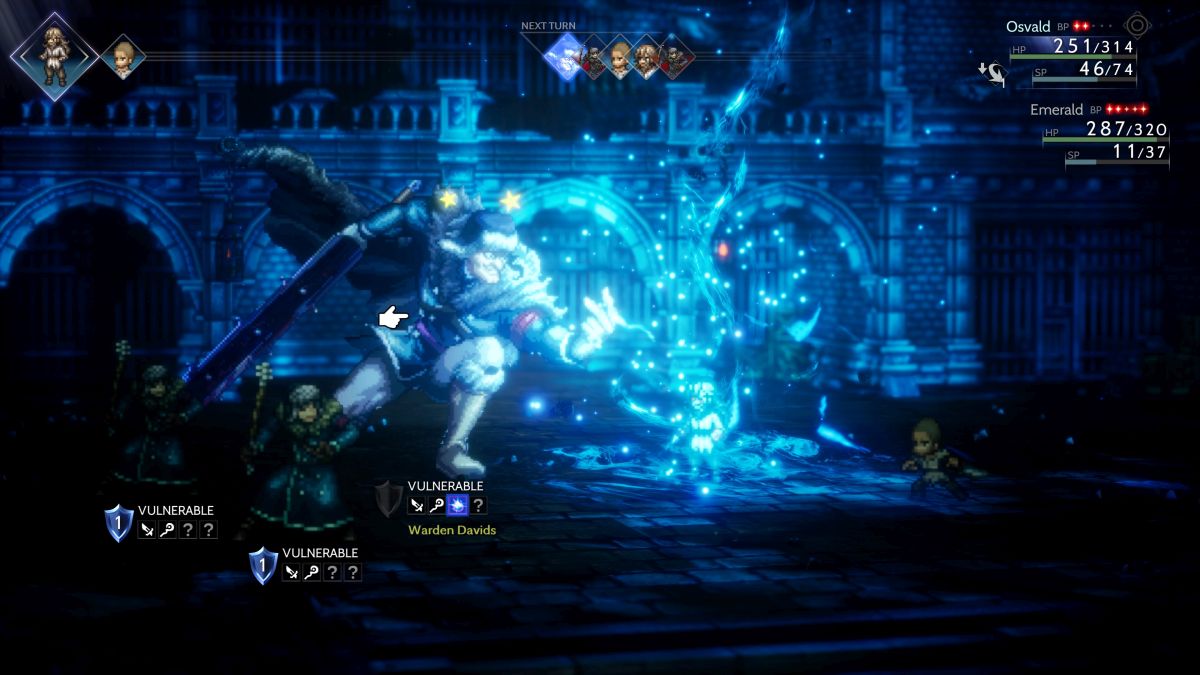Image resolution: width=1200 pixels, height=675 pixels.
Task: Select Emerald's small portrait beside Osvald's
Action: pyautogui.click(x=122, y=56)
